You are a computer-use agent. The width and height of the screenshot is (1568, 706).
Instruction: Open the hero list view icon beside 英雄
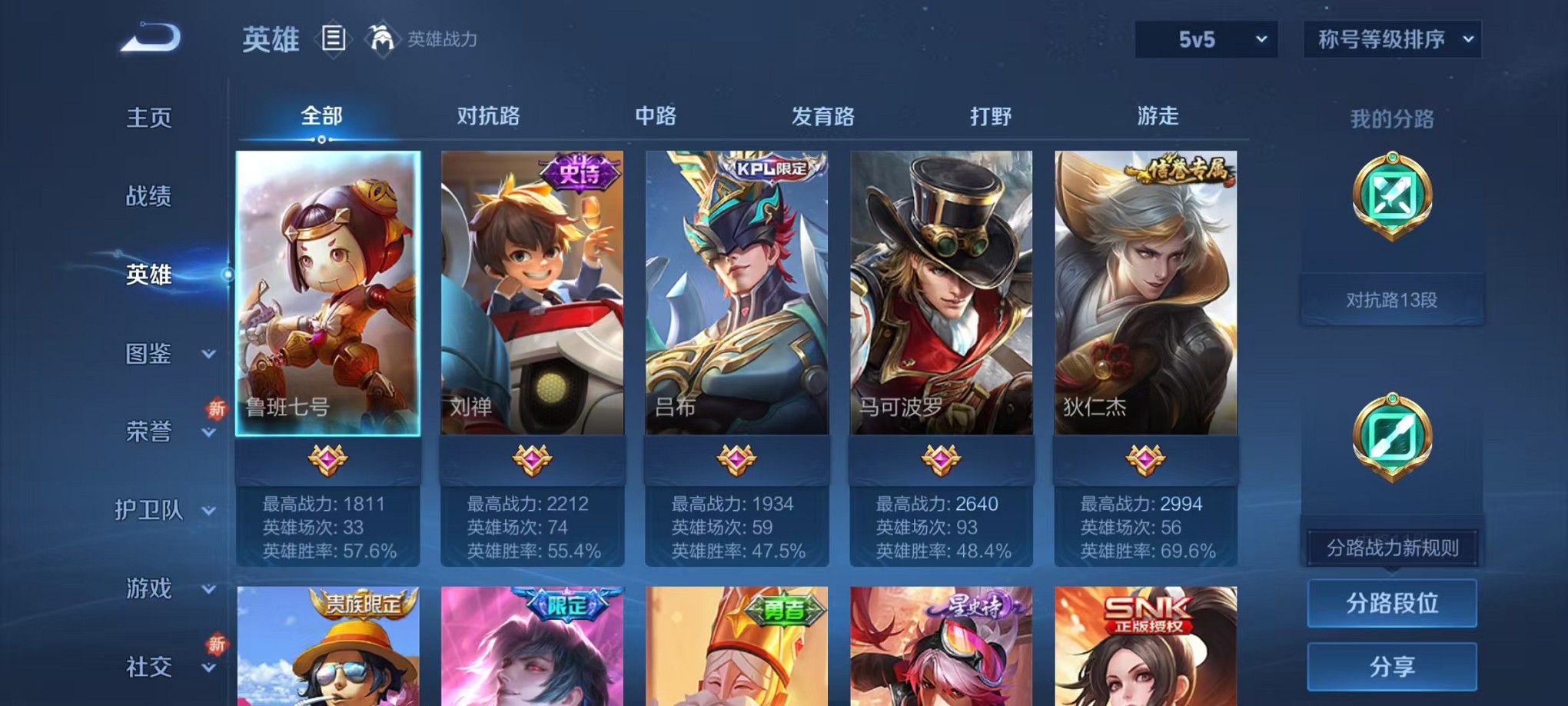334,39
